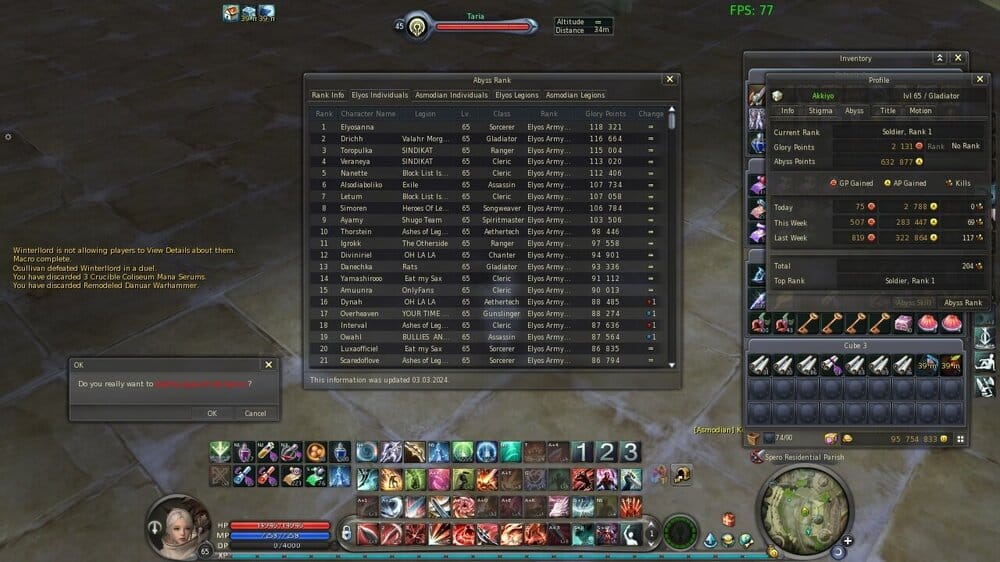1000x562 pixels.
Task: Switch to the Rank Info tab
Action: pos(328,95)
